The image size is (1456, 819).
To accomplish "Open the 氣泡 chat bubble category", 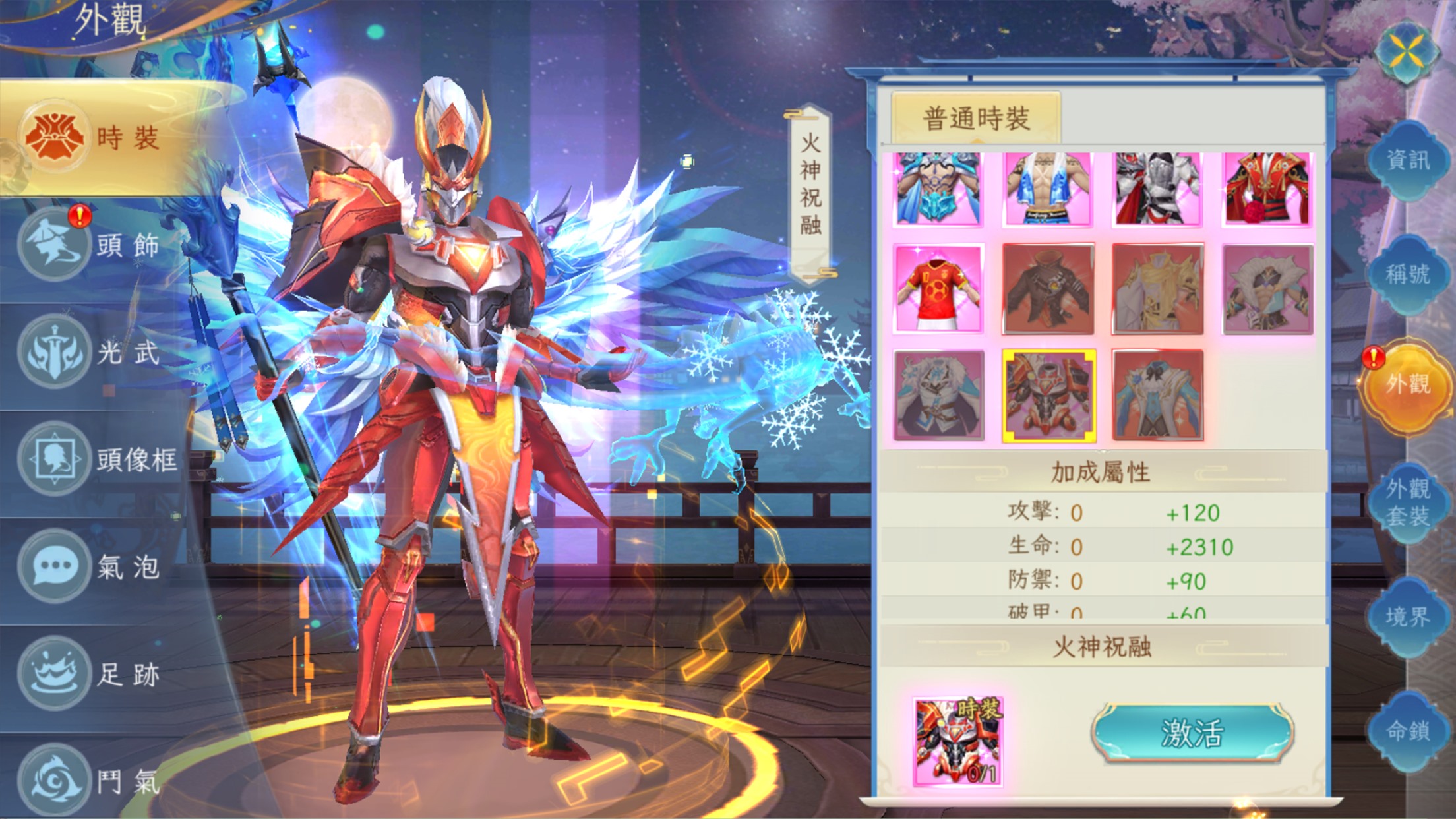I will [x=99, y=566].
